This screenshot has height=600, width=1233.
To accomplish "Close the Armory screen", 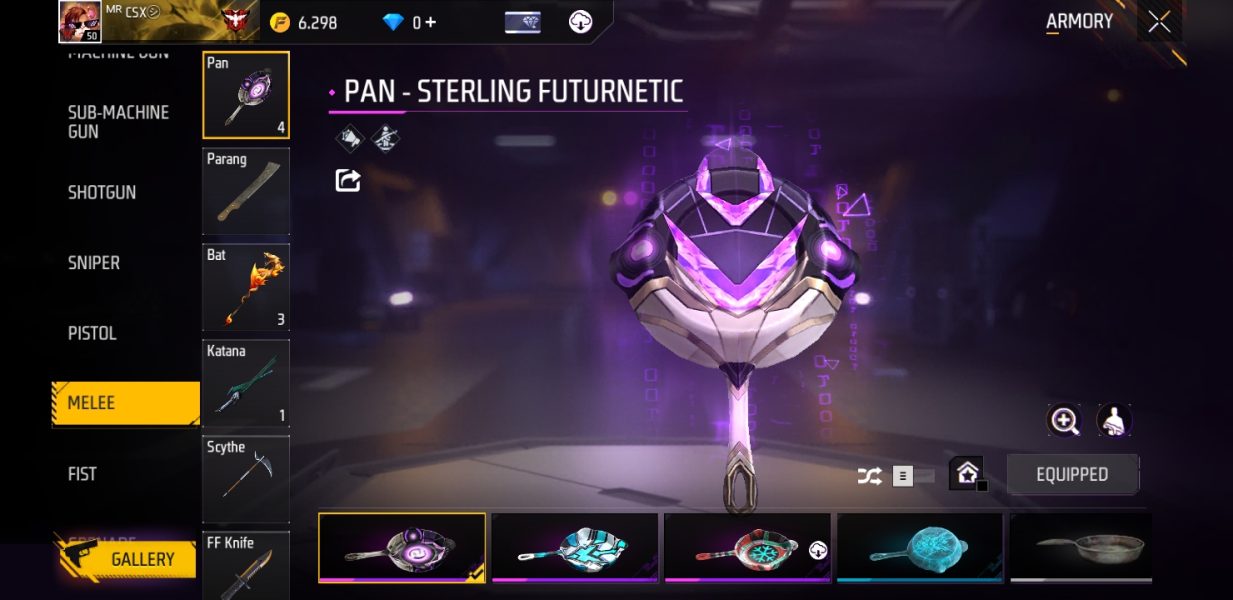I will point(1159,22).
